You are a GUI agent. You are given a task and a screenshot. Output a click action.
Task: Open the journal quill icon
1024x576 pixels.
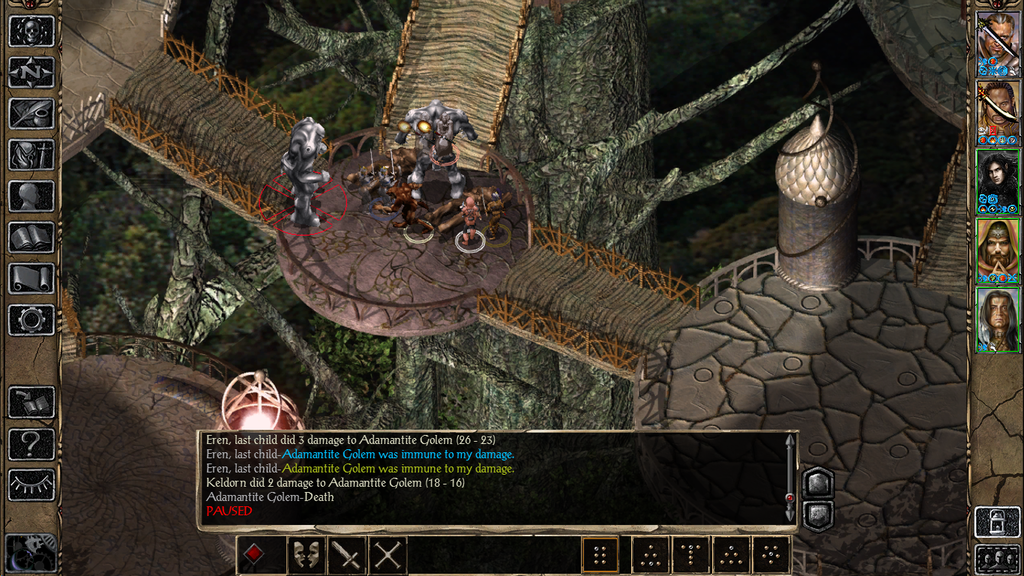click(x=31, y=113)
